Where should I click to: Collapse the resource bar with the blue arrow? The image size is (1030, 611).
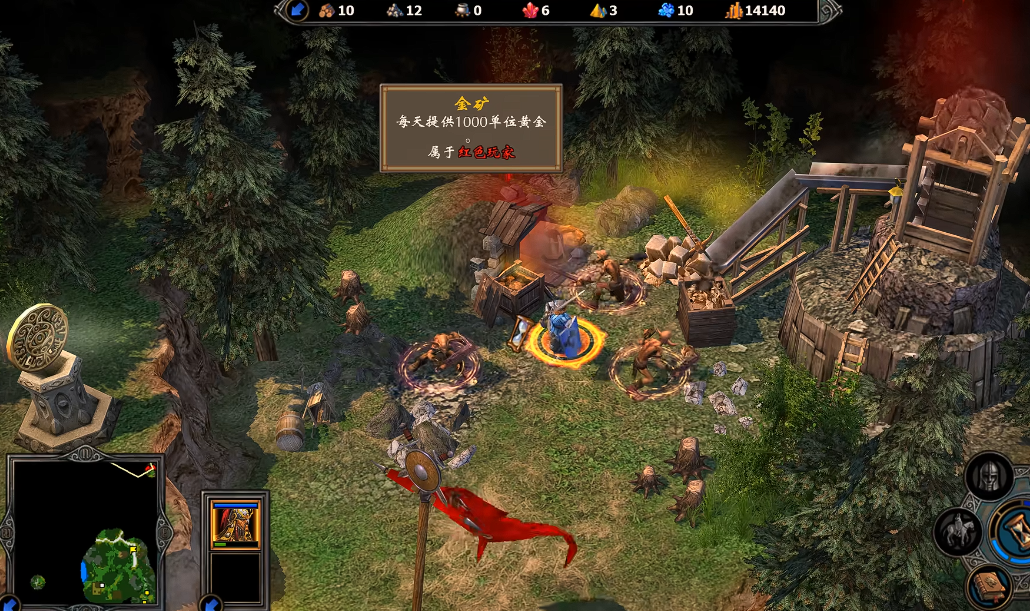pyautogui.click(x=298, y=11)
